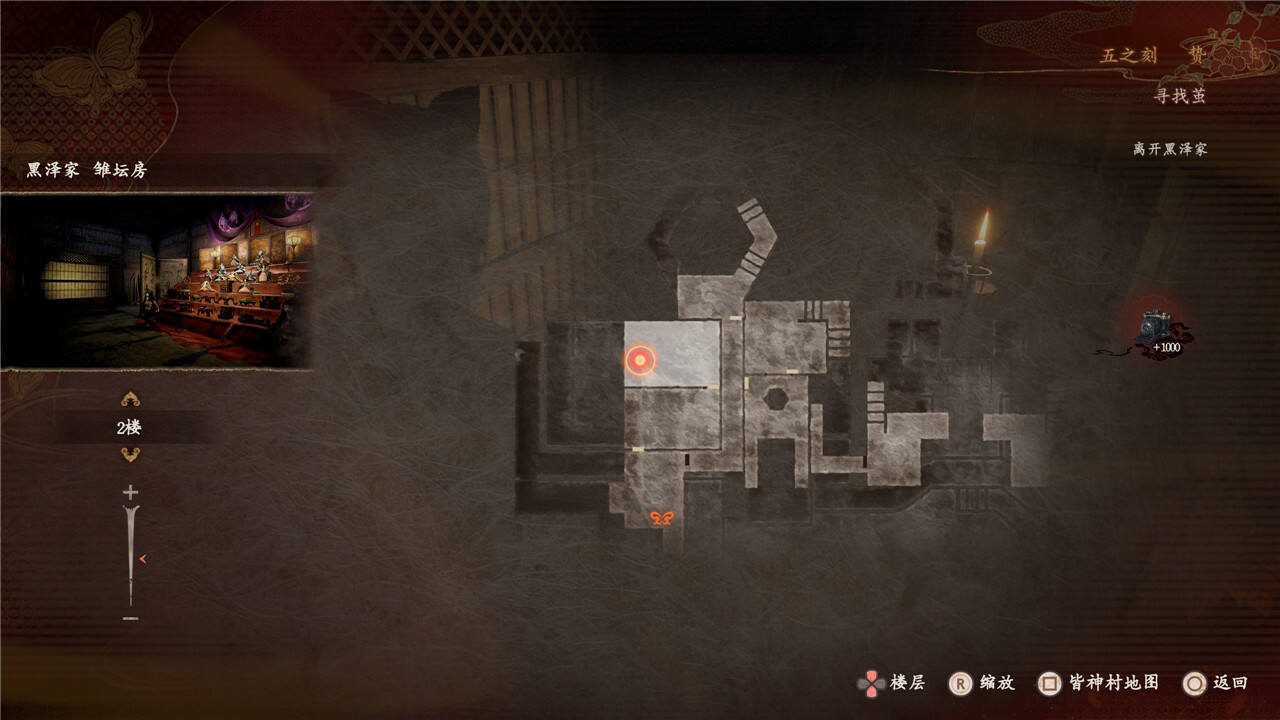The width and height of the screenshot is (1280, 720).
Task: Go up one floor with the up arrow
Action: click(x=130, y=400)
